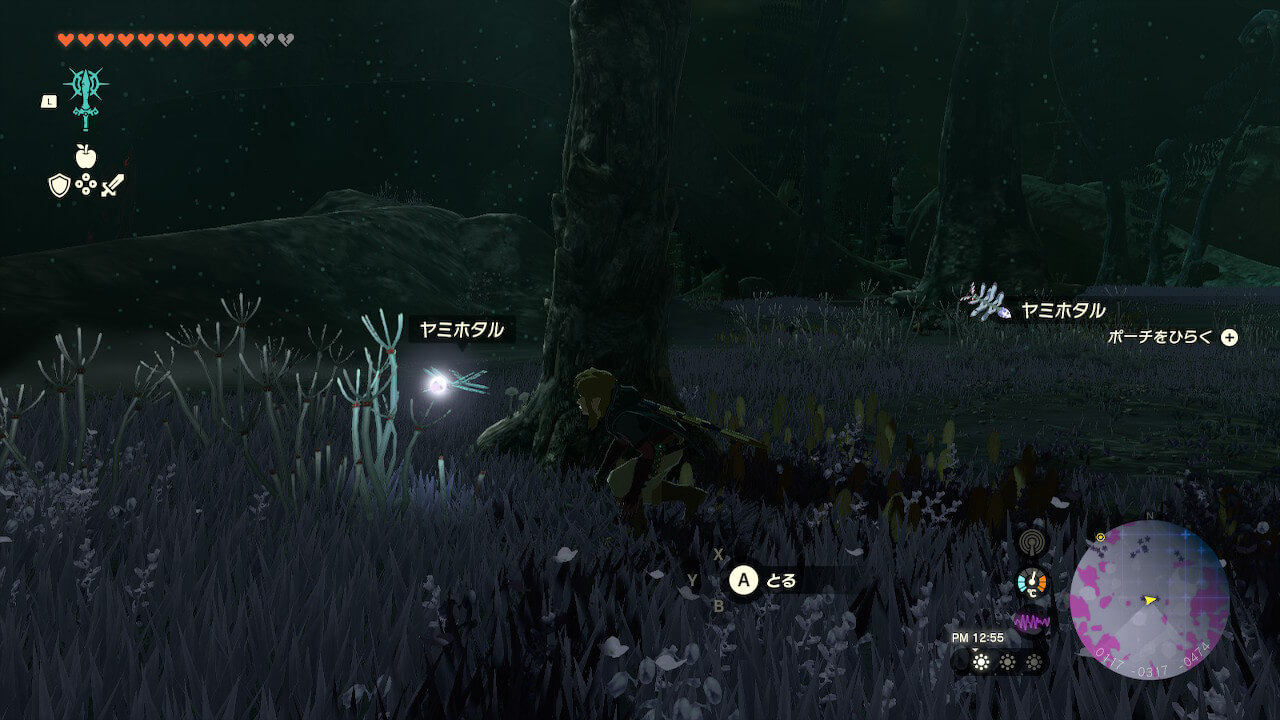Viewport: 1280px width, 720px height.
Task: Open the circular minimap
Action: (1149, 600)
